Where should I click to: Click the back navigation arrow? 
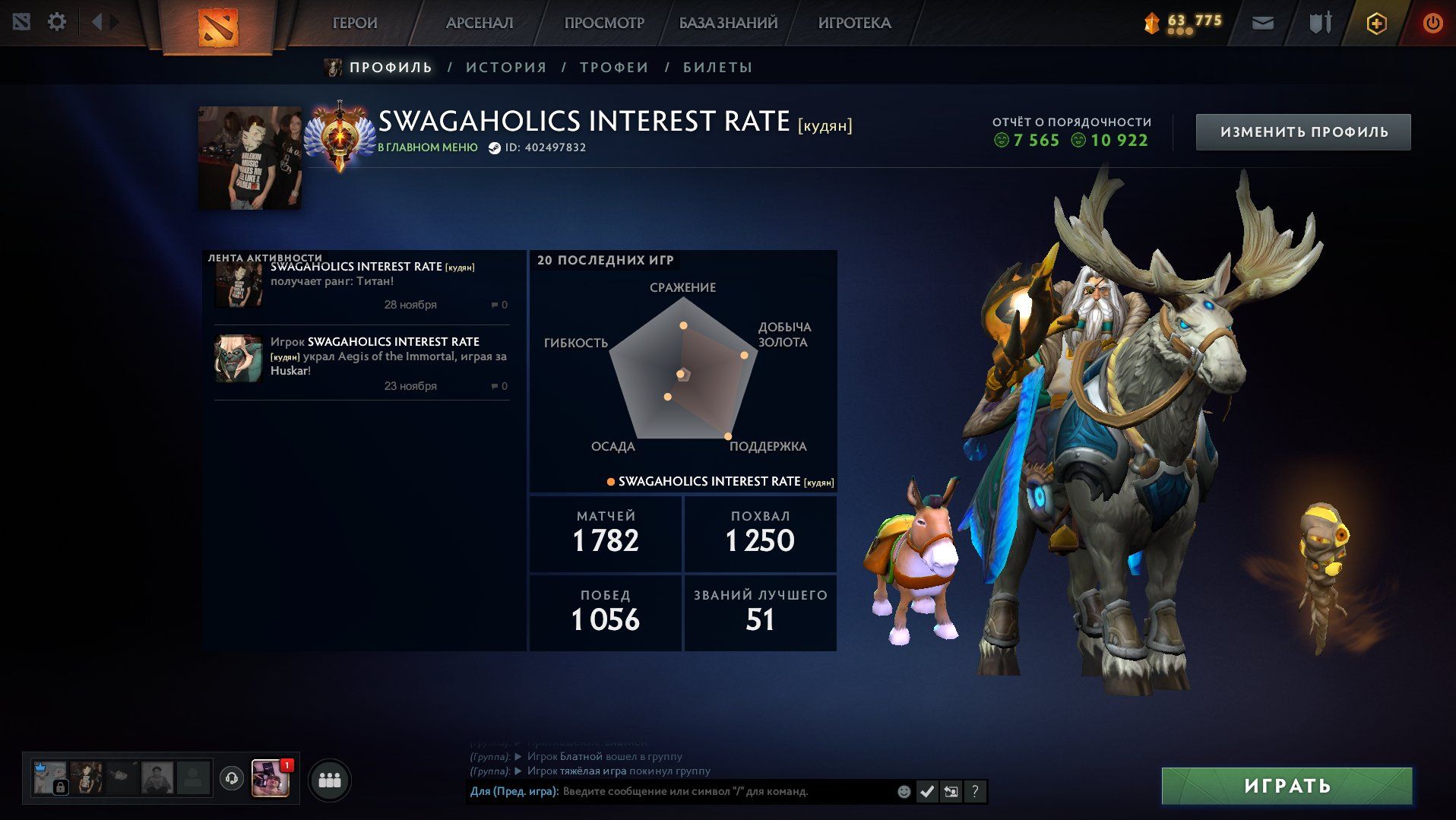(x=97, y=22)
